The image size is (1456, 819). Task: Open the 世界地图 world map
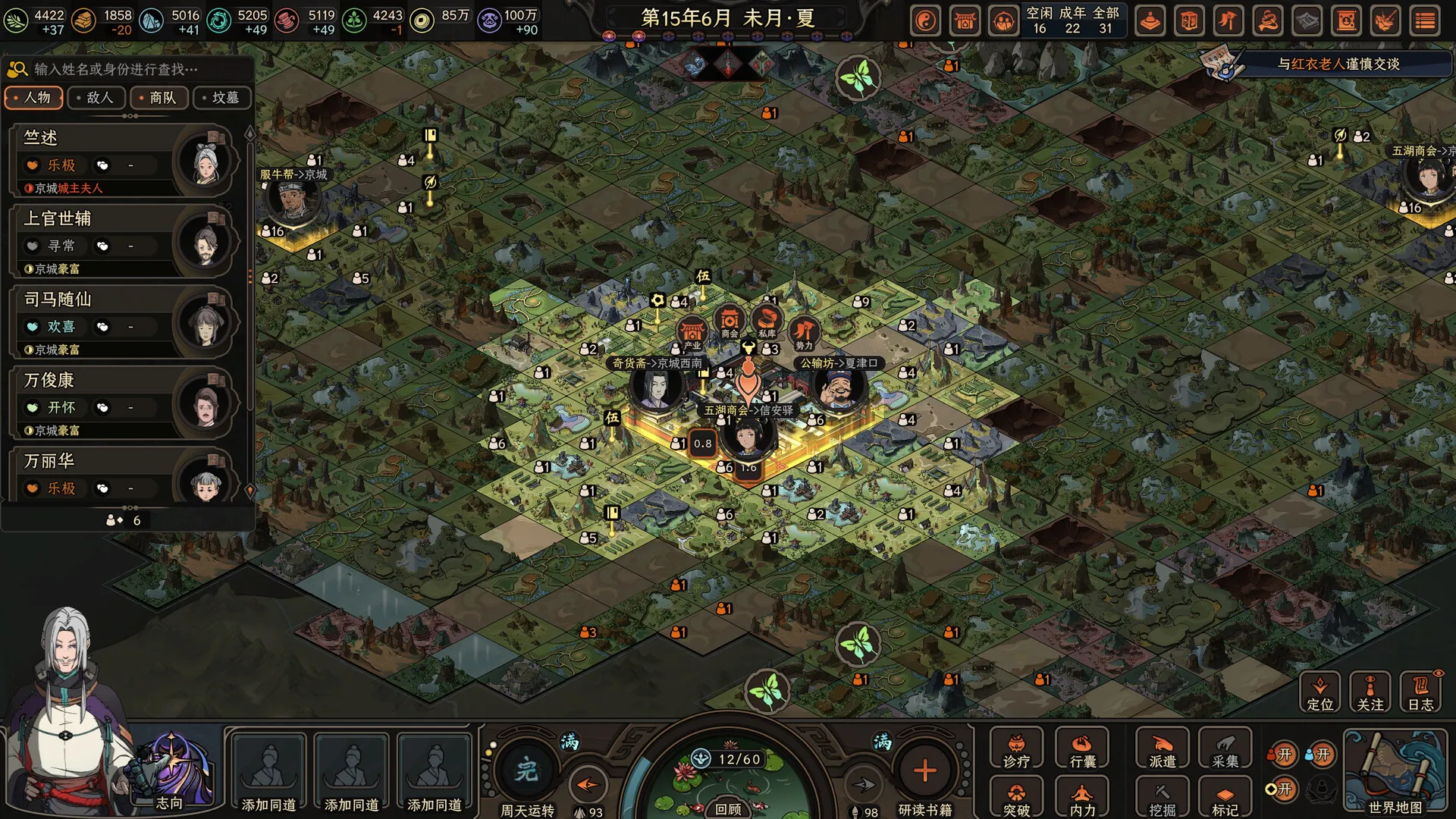[x=1395, y=771]
